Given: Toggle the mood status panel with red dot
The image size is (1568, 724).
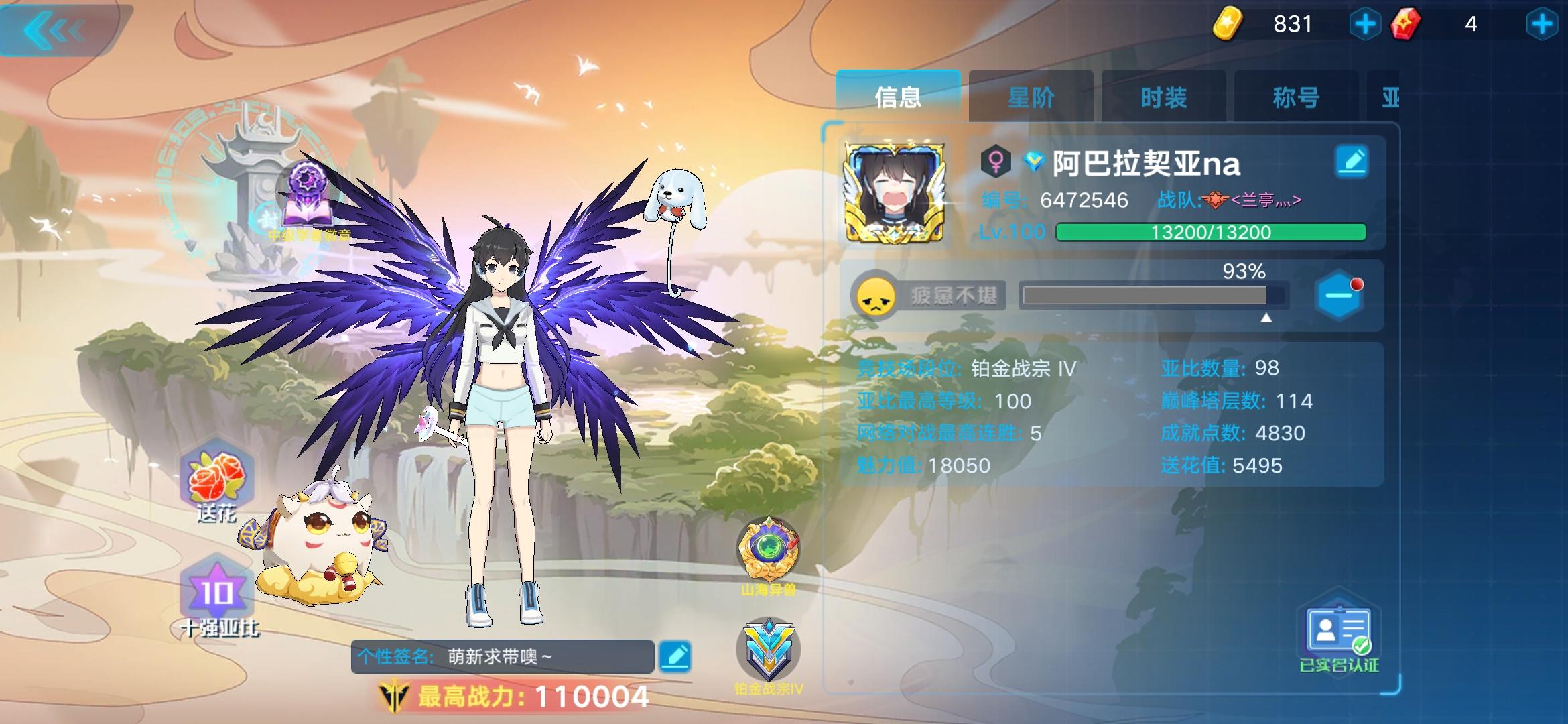Looking at the screenshot, I should point(1338,295).
